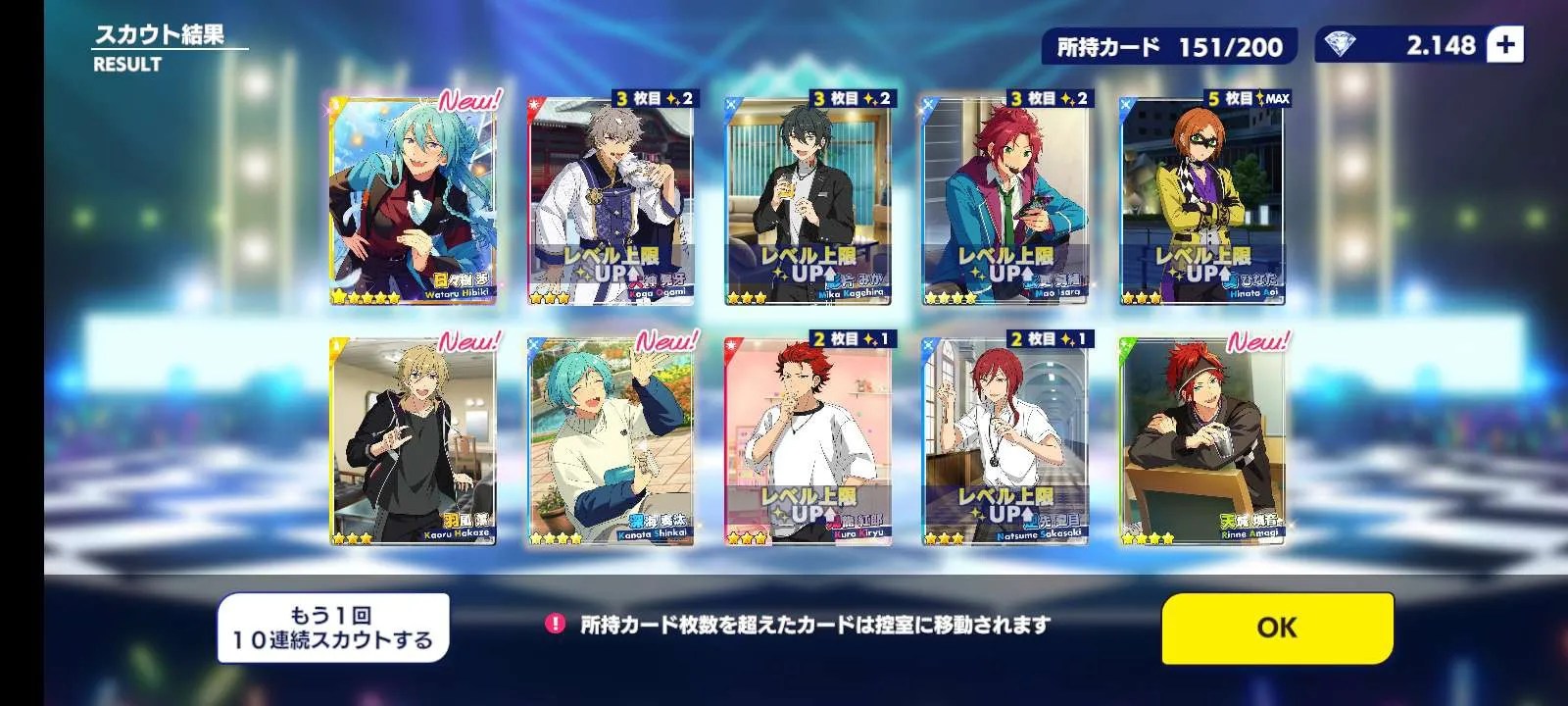The height and width of the screenshot is (706, 1568).
Task: View the Kuro Kiryu card
Action: click(x=808, y=441)
